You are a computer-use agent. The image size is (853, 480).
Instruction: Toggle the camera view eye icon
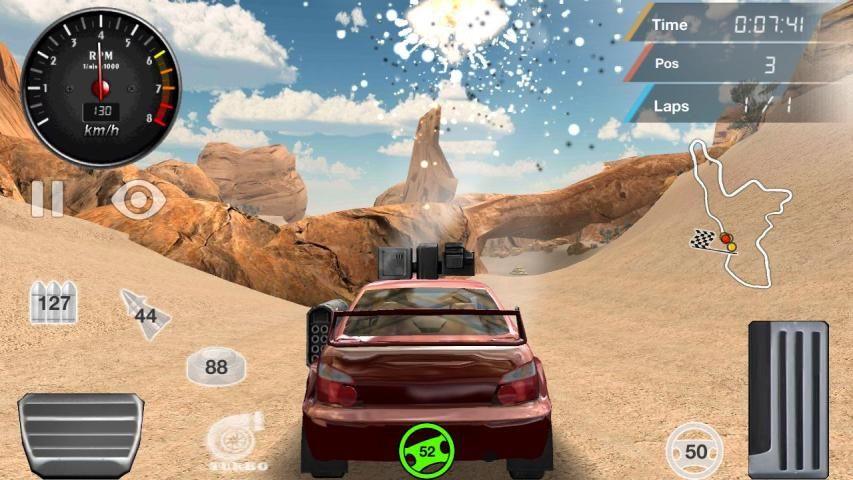pos(137,200)
